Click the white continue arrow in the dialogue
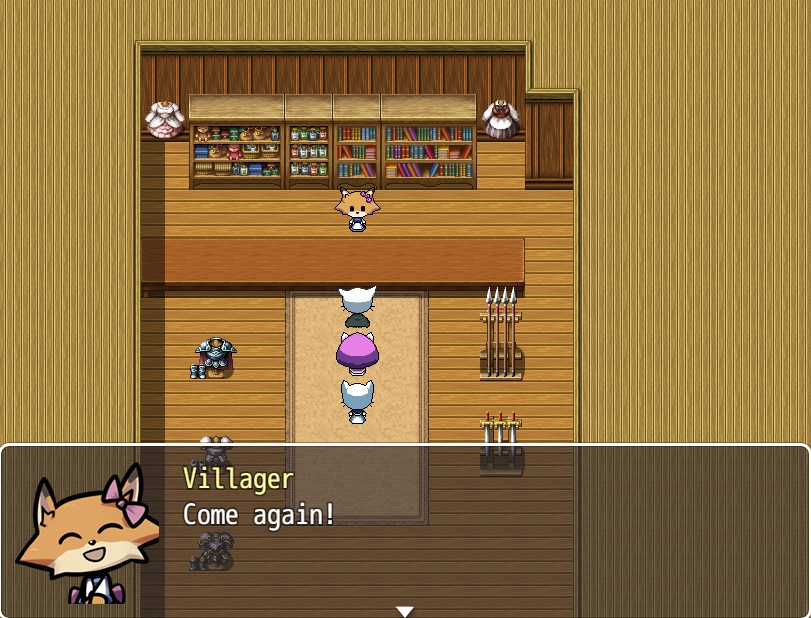The height and width of the screenshot is (618, 811). 404,611
